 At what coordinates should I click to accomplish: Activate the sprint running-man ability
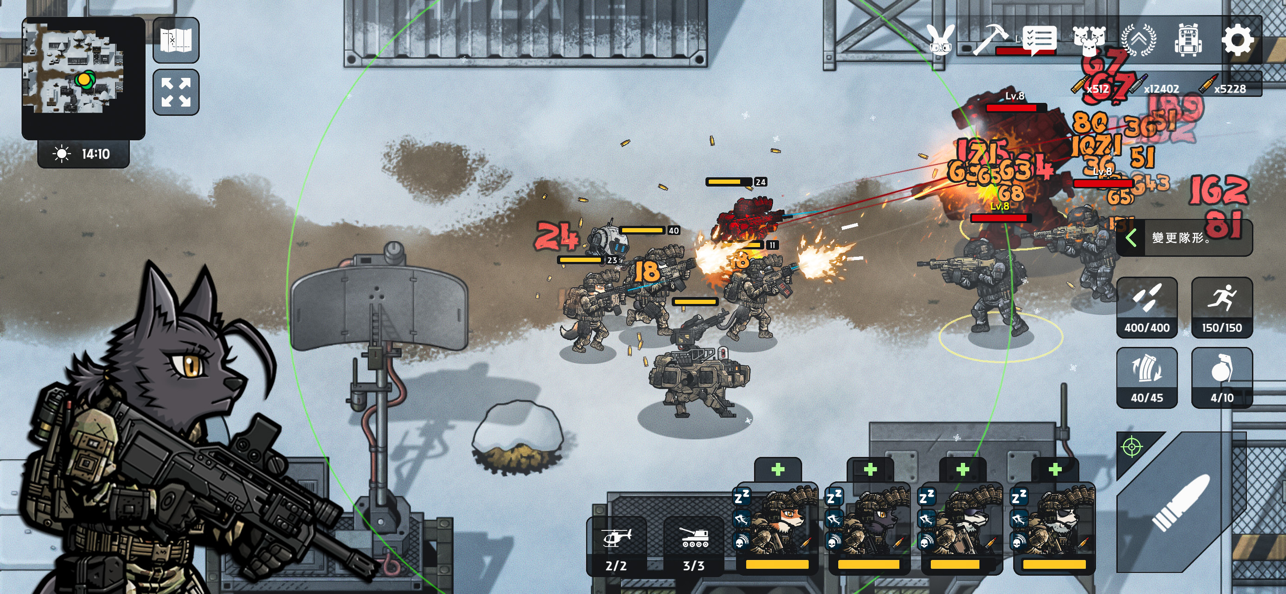click(x=1221, y=307)
